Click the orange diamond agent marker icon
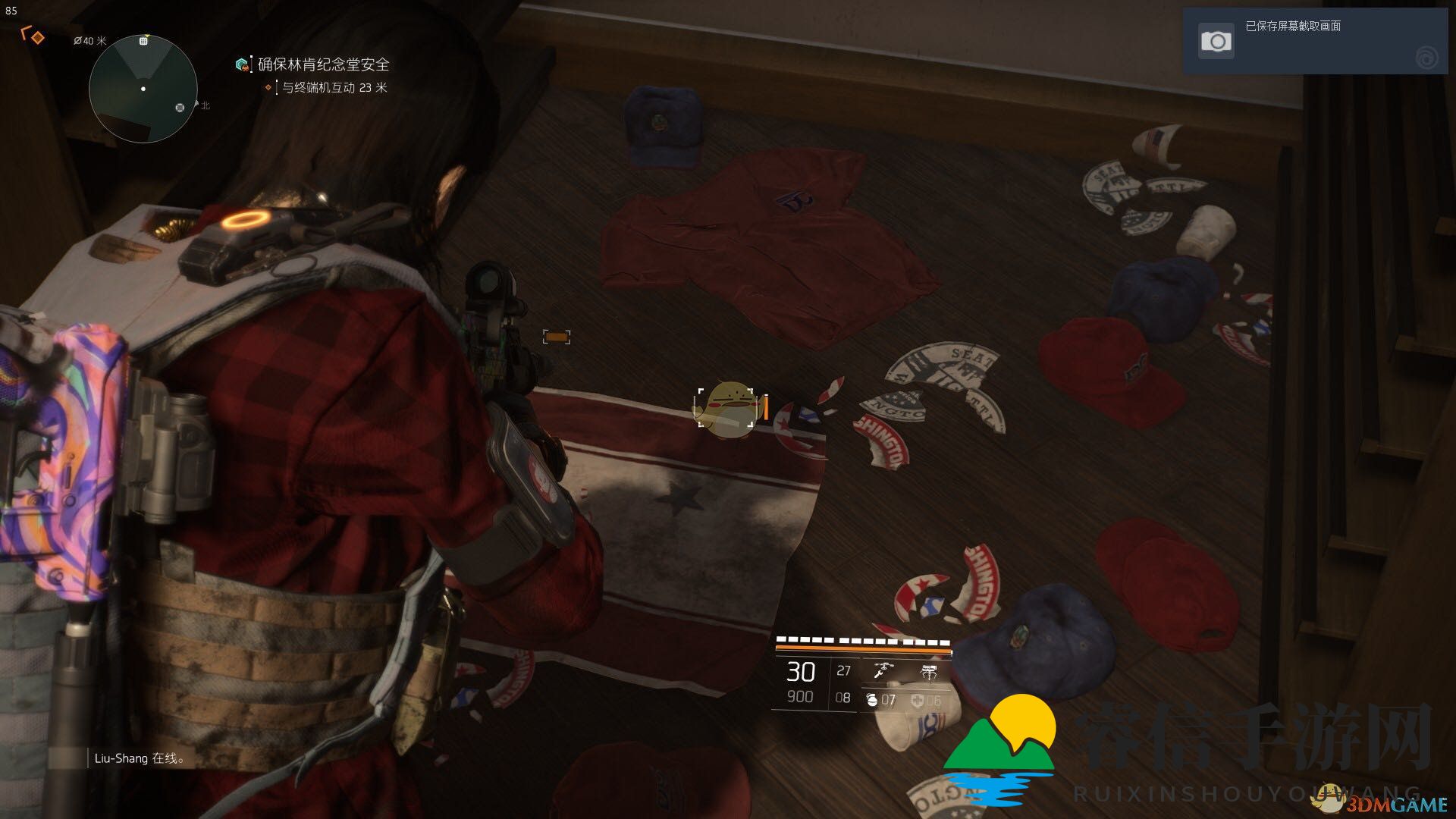The image size is (1456, 819). point(37,37)
